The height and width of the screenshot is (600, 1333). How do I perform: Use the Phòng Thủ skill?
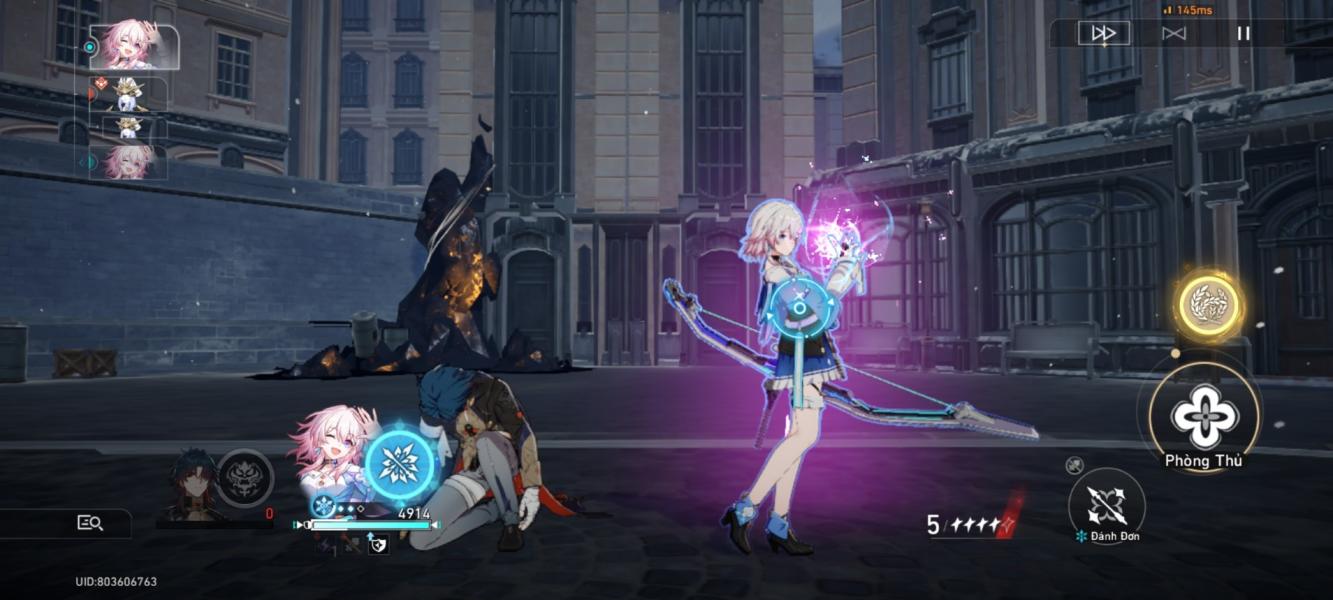point(1204,416)
